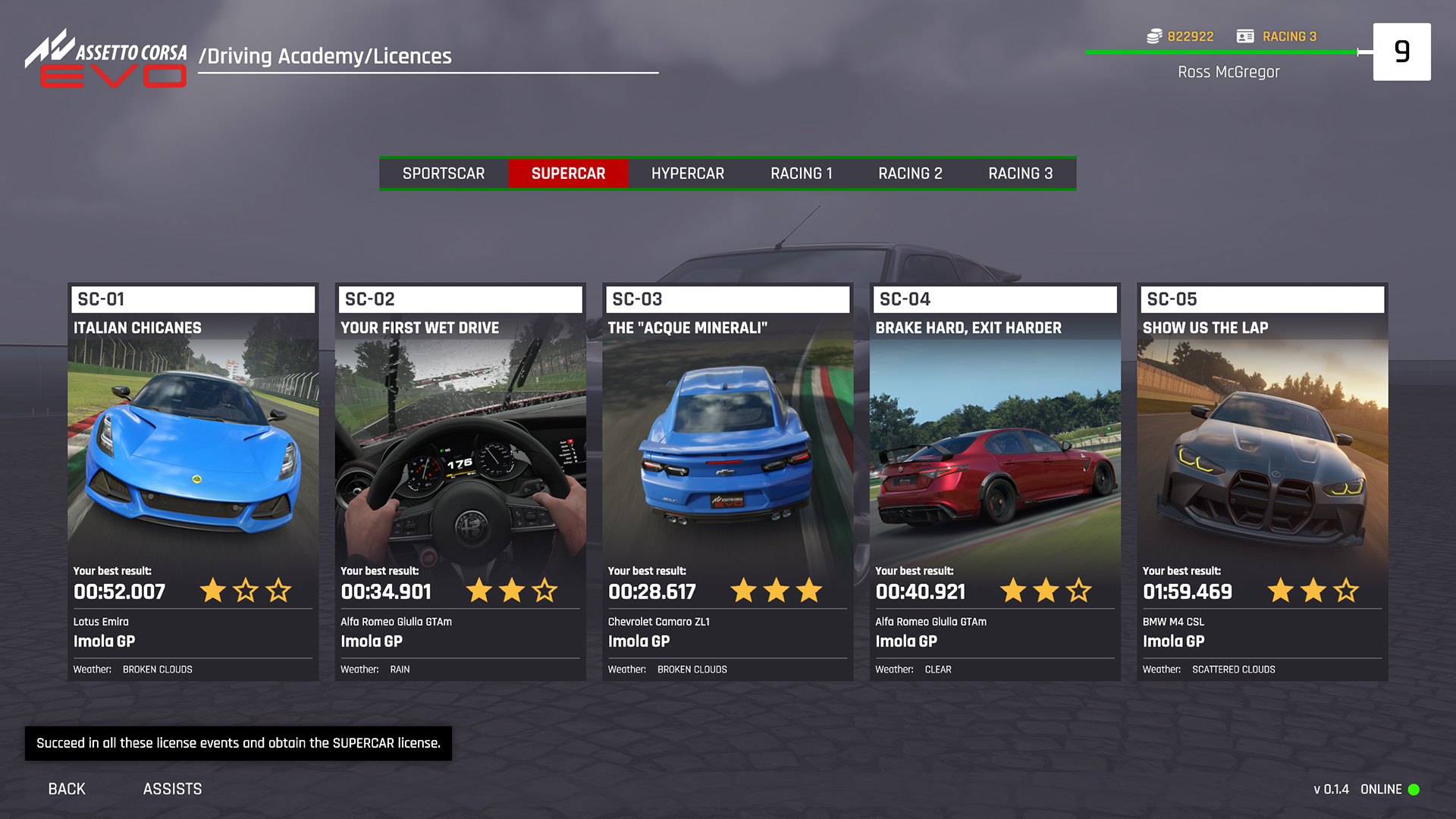Screen dimensions: 1456x819
Task: Select the SUPERCAR tab
Action: click(x=570, y=173)
